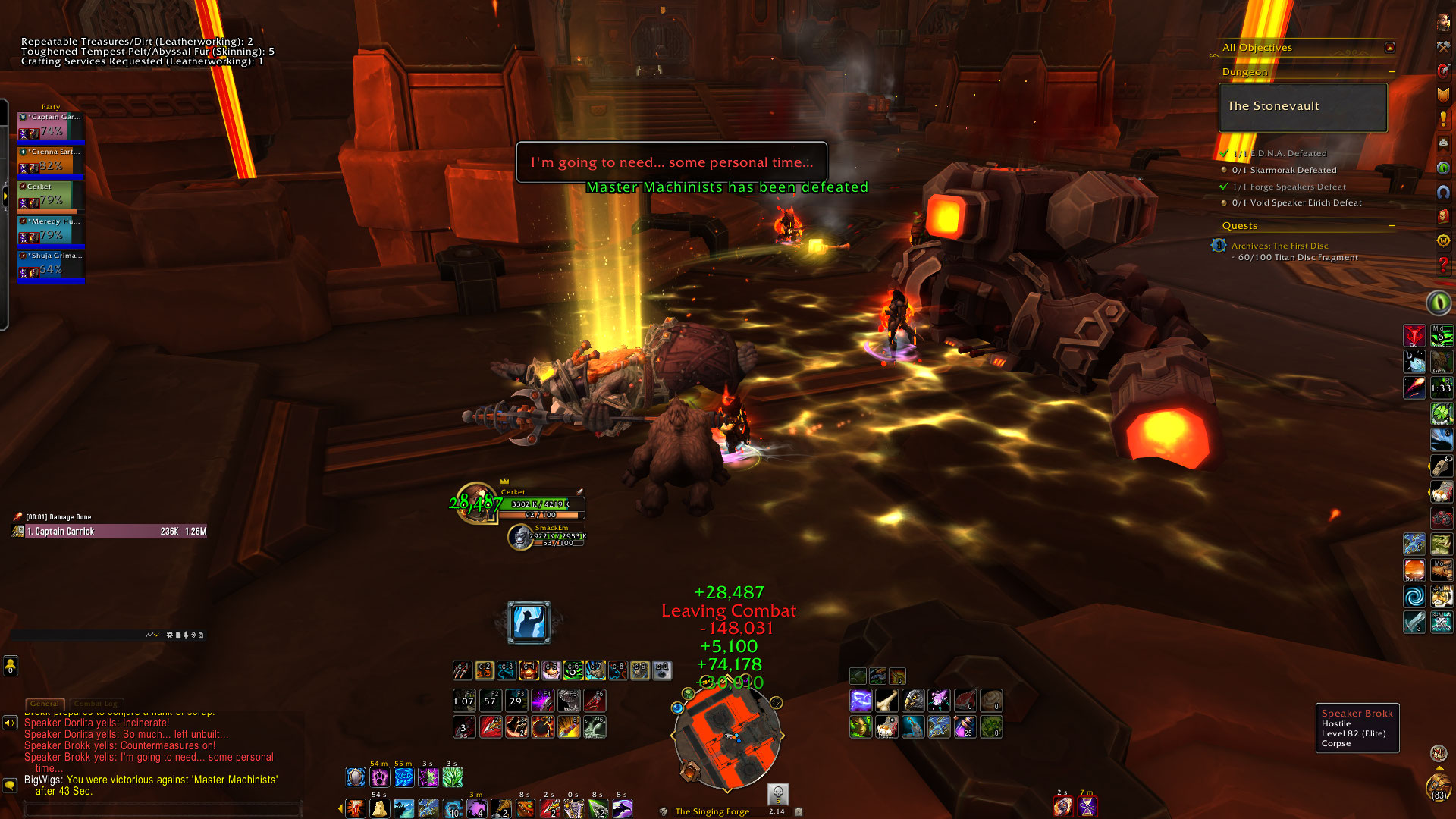1456x819 pixels.
Task: Open the yellow exclamation mark quest log
Action: (x=1443, y=120)
